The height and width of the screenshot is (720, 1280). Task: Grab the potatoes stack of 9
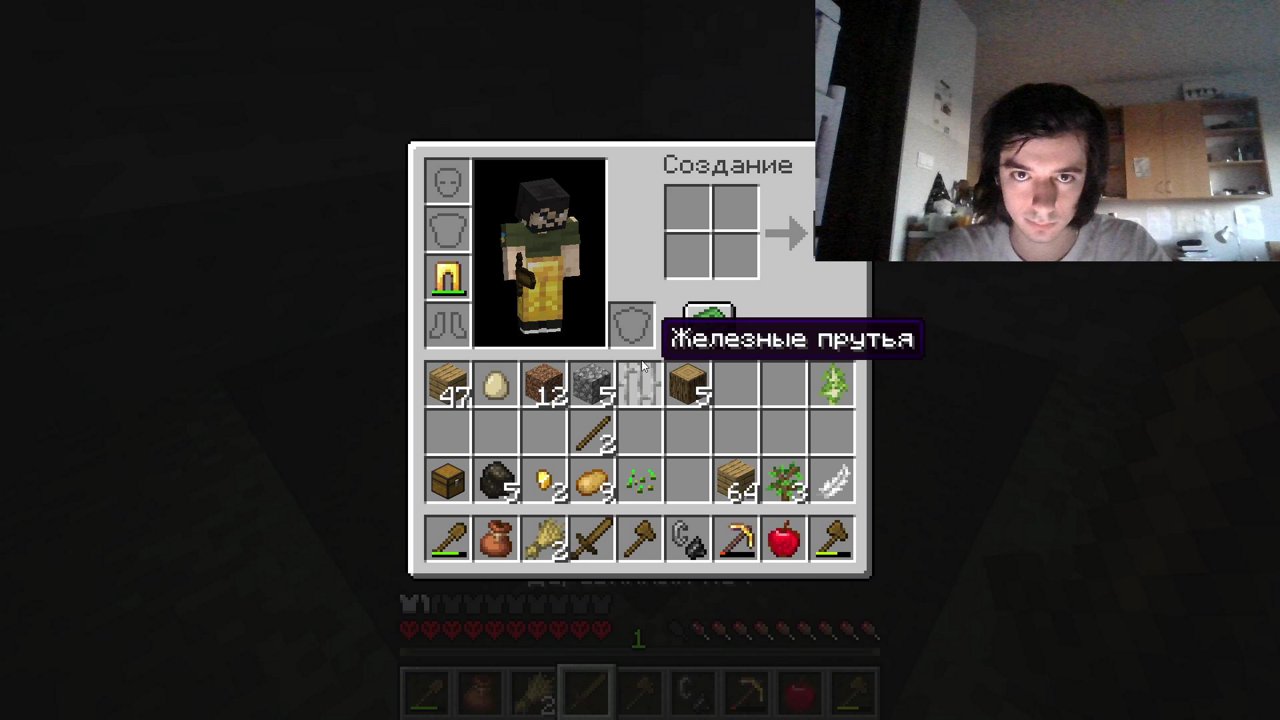click(592, 481)
